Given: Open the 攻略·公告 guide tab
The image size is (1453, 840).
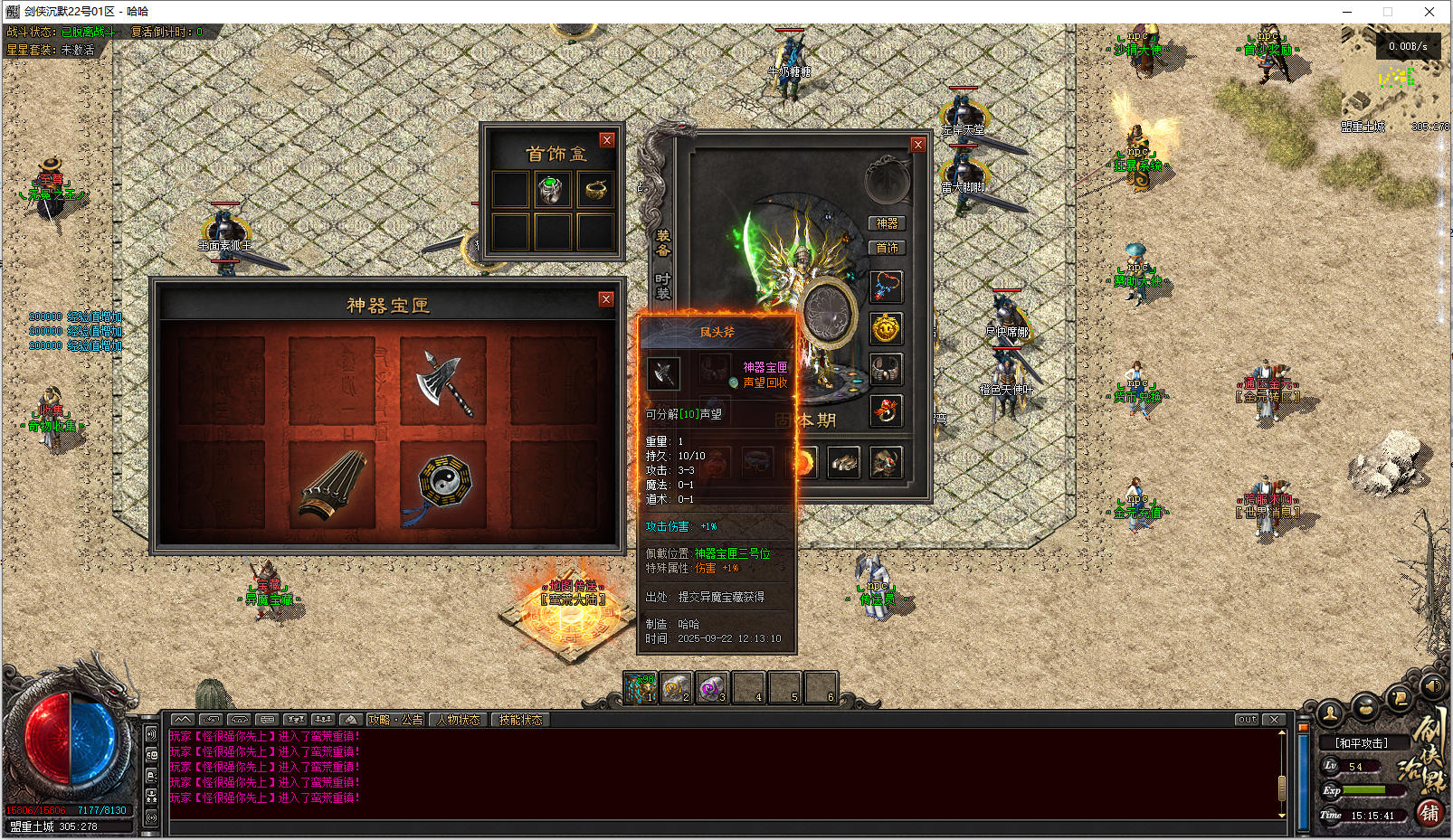Looking at the screenshot, I should coord(395,720).
